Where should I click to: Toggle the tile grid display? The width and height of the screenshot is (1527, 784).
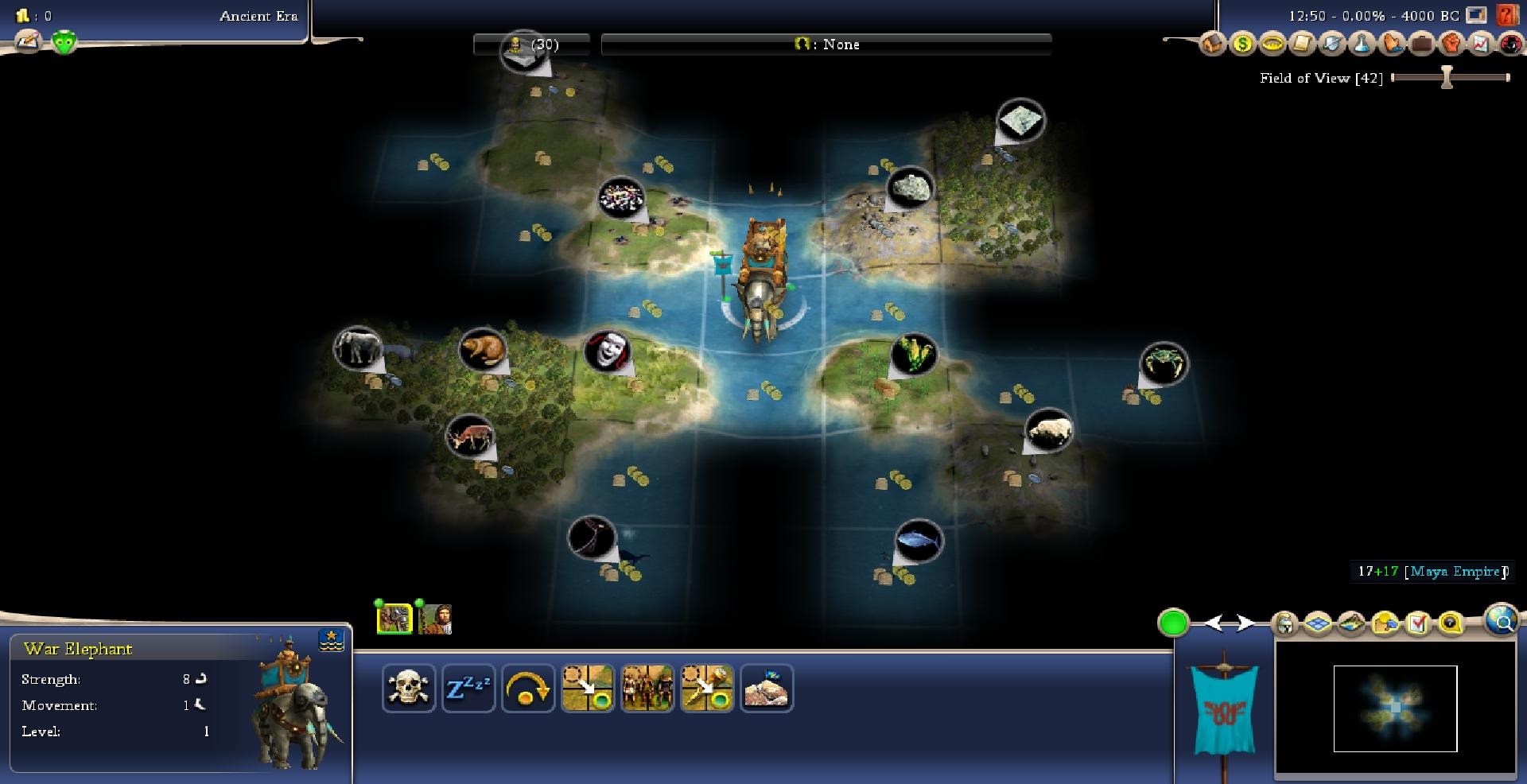(1318, 624)
